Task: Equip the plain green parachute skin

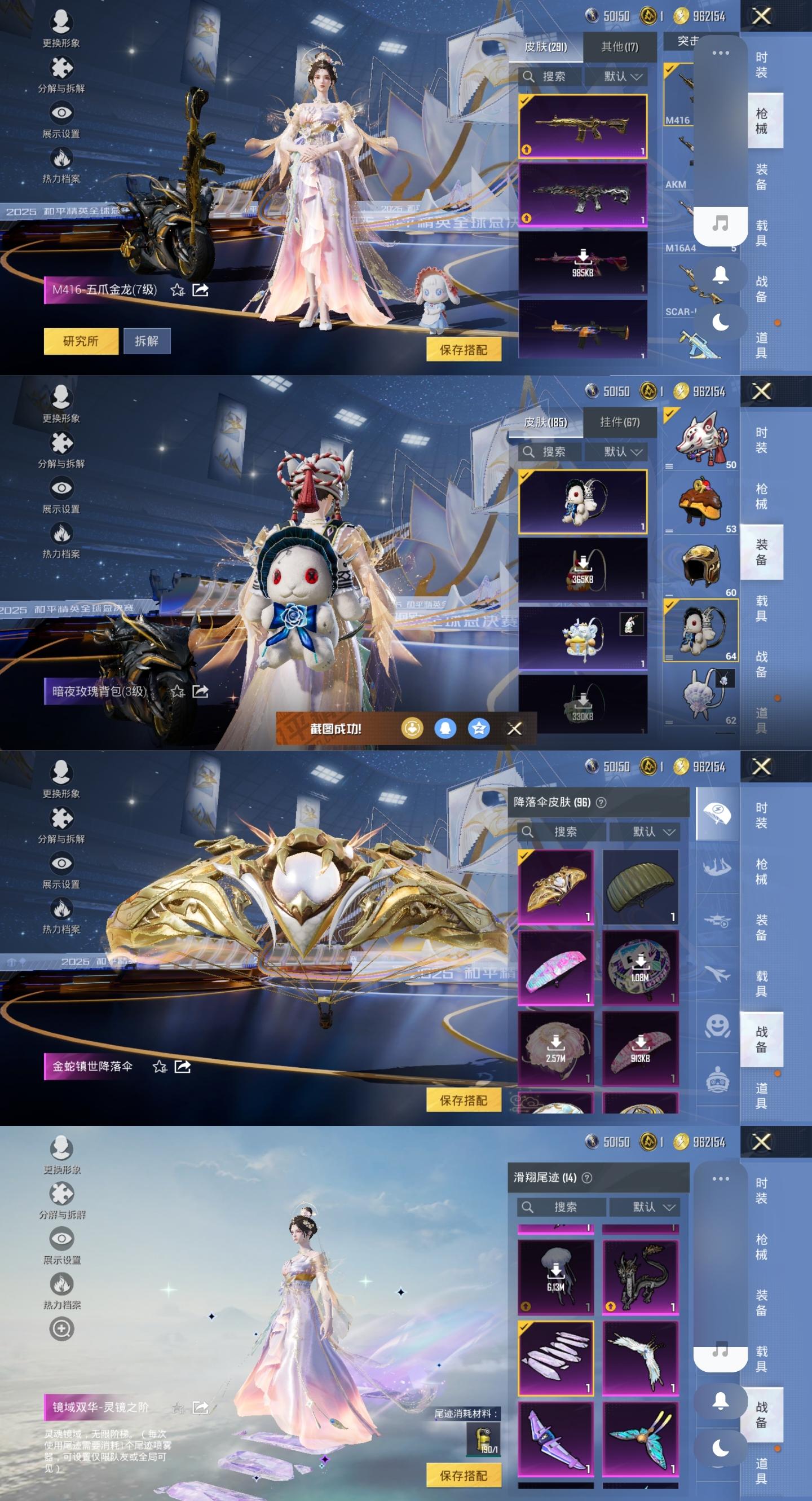Action: pyautogui.click(x=640, y=887)
